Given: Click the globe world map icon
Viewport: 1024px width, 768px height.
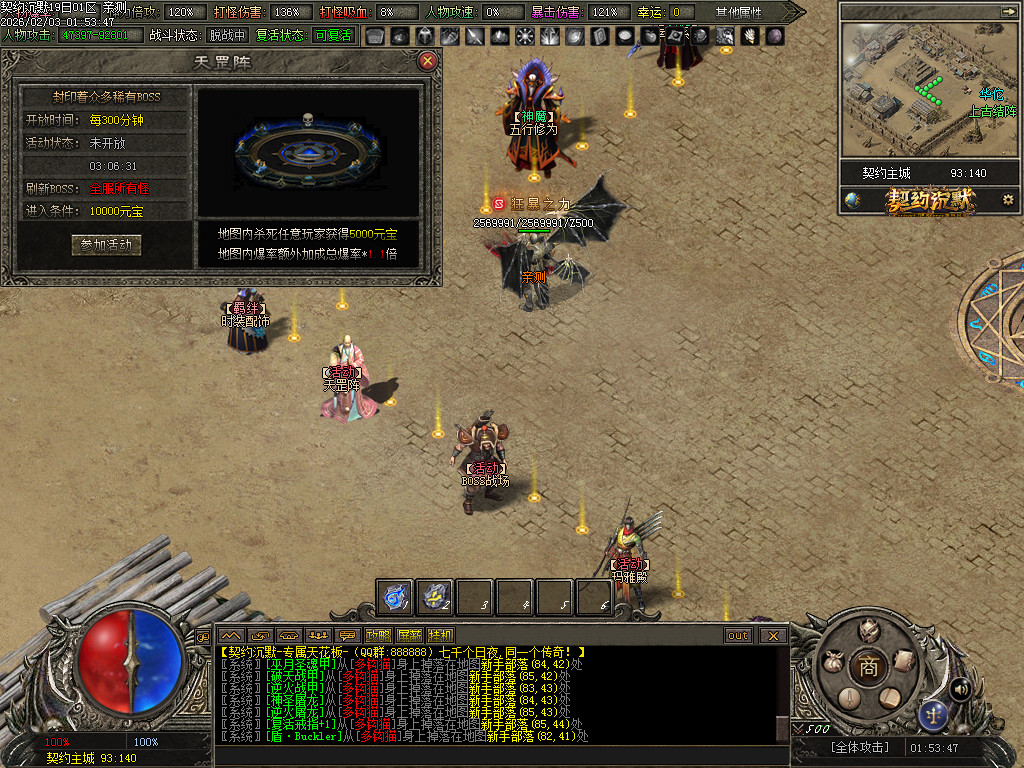Looking at the screenshot, I should point(852,200).
